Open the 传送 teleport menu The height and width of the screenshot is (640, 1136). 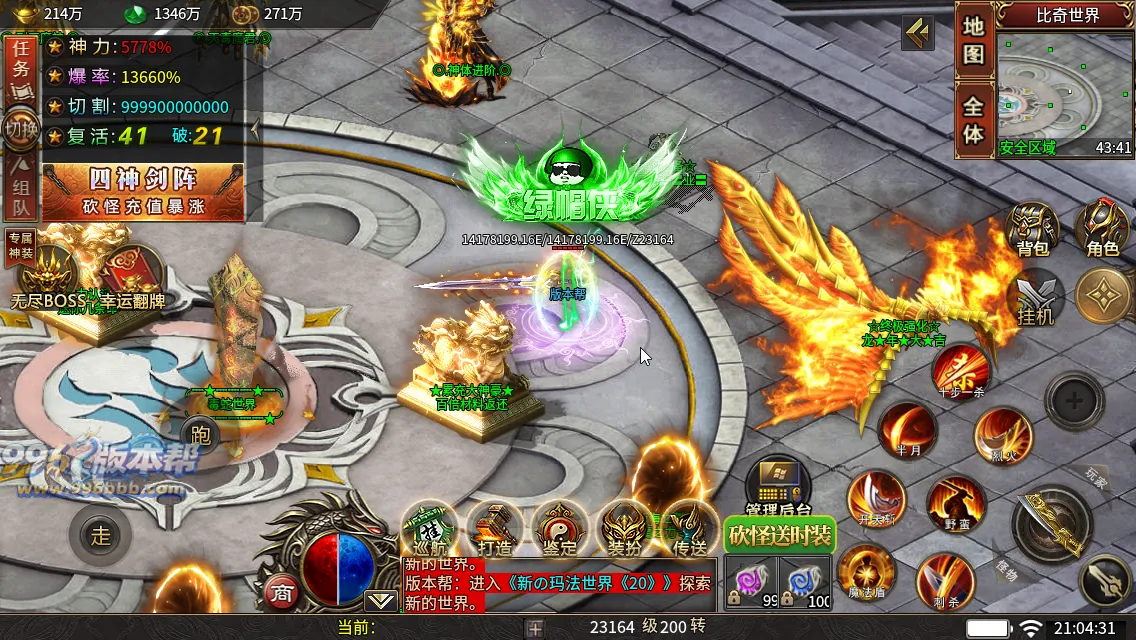(690, 529)
